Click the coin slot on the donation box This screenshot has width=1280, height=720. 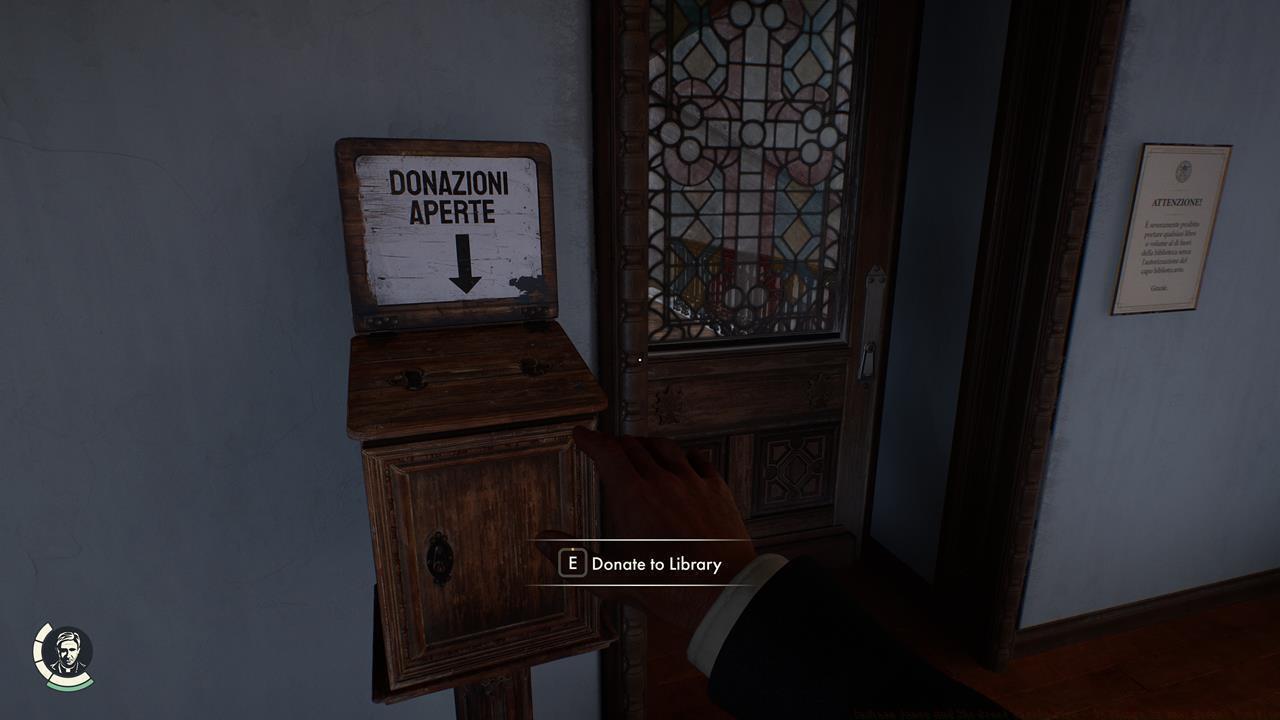pos(475,371)
